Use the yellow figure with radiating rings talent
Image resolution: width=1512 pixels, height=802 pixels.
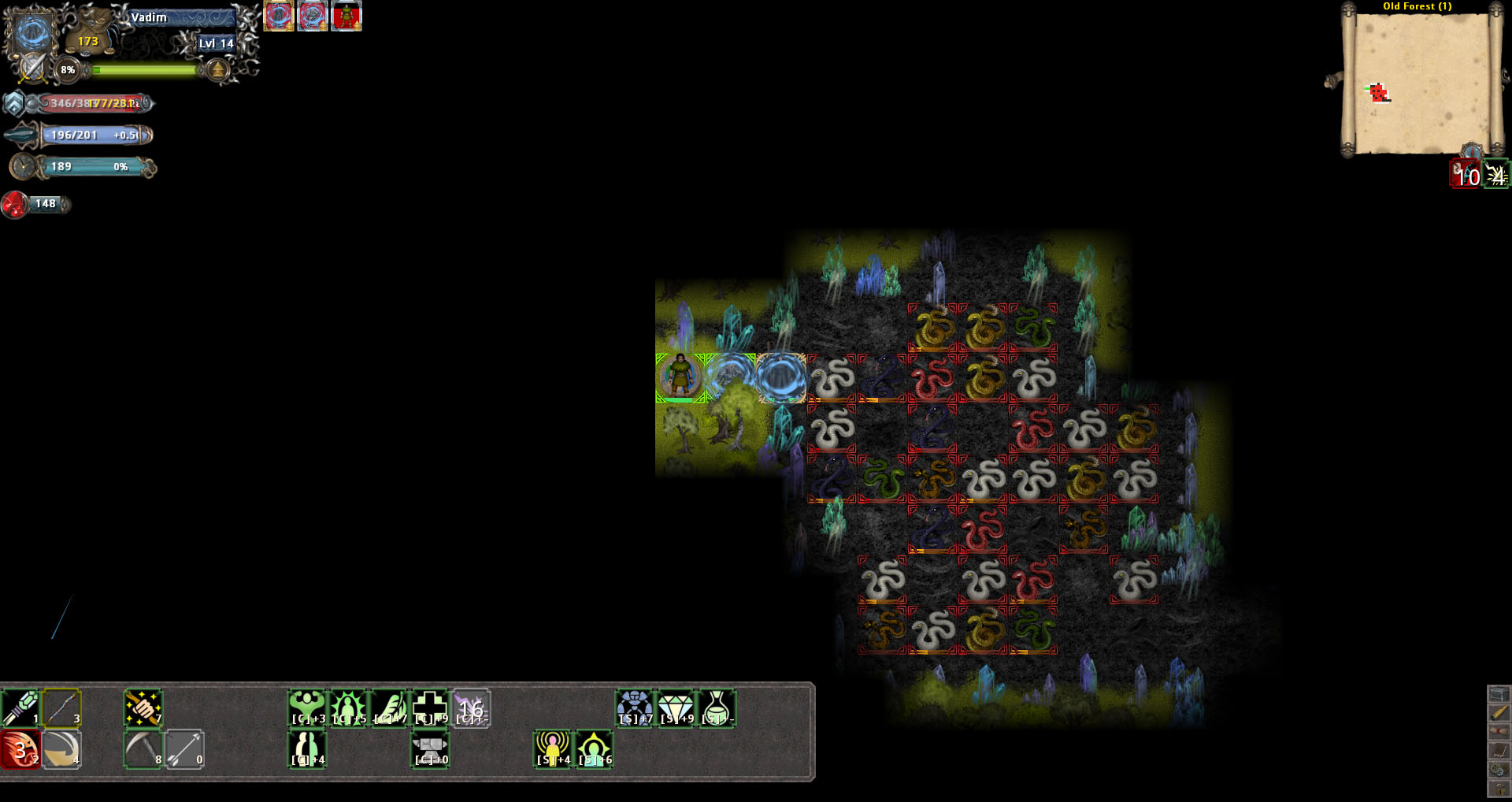(x=553, y=748)
